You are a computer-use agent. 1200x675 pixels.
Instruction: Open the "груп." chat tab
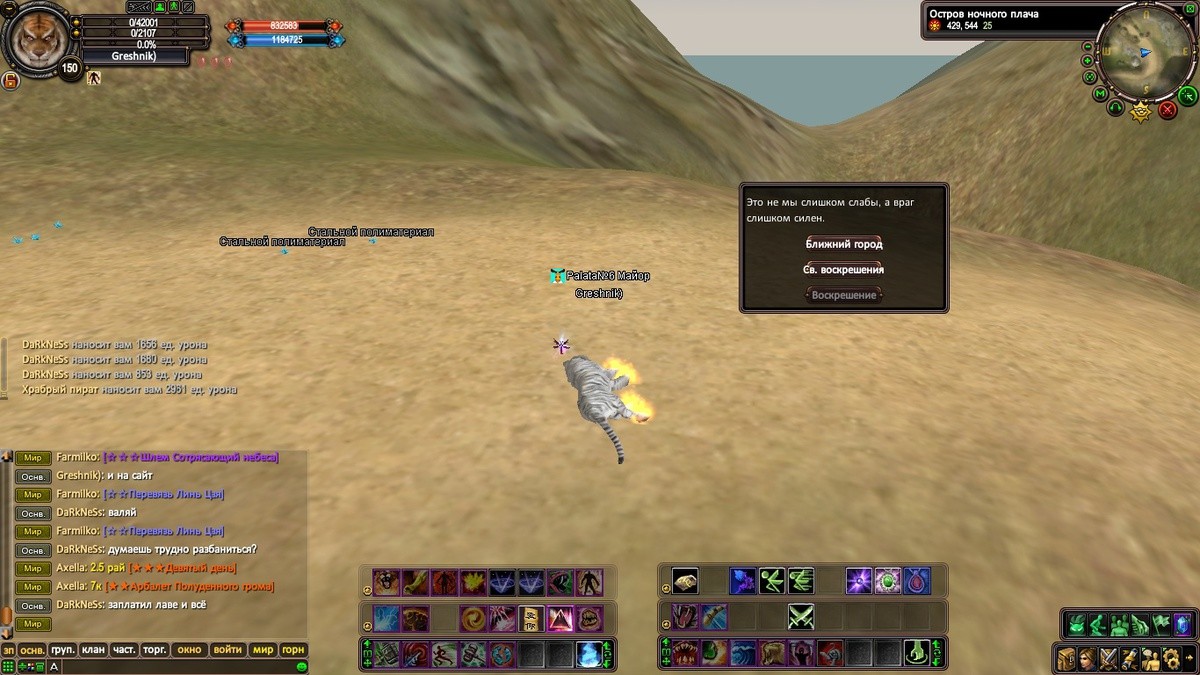(x=63, y=650)
